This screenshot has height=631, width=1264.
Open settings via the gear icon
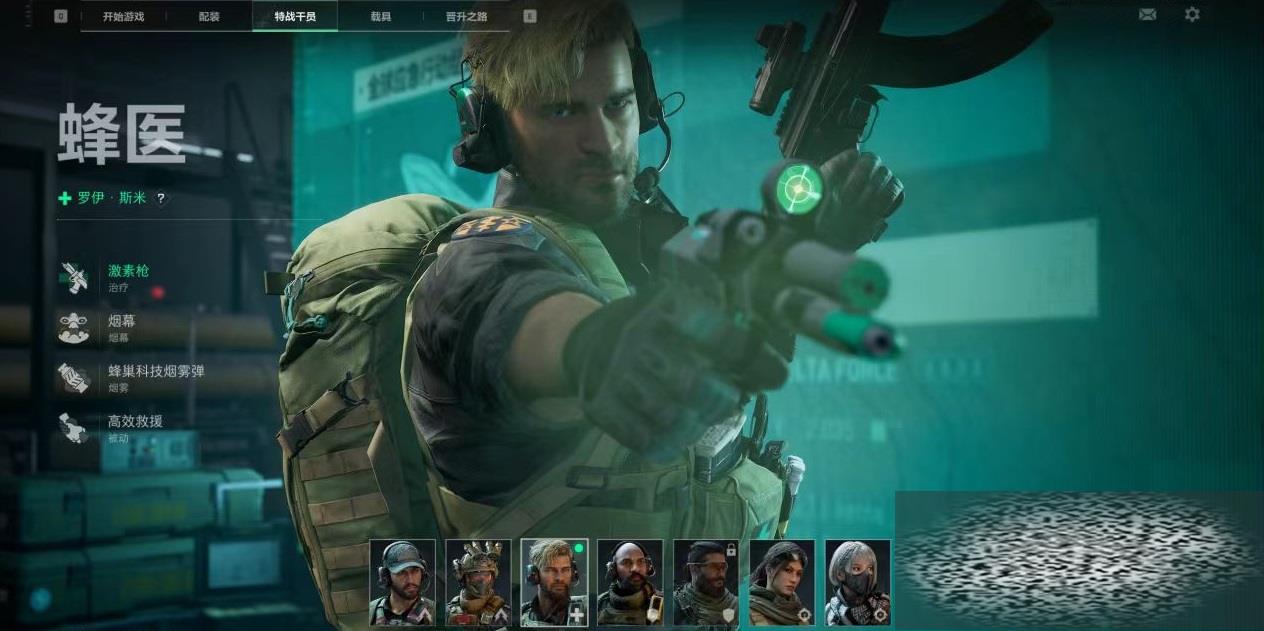tap(1192, 15)
